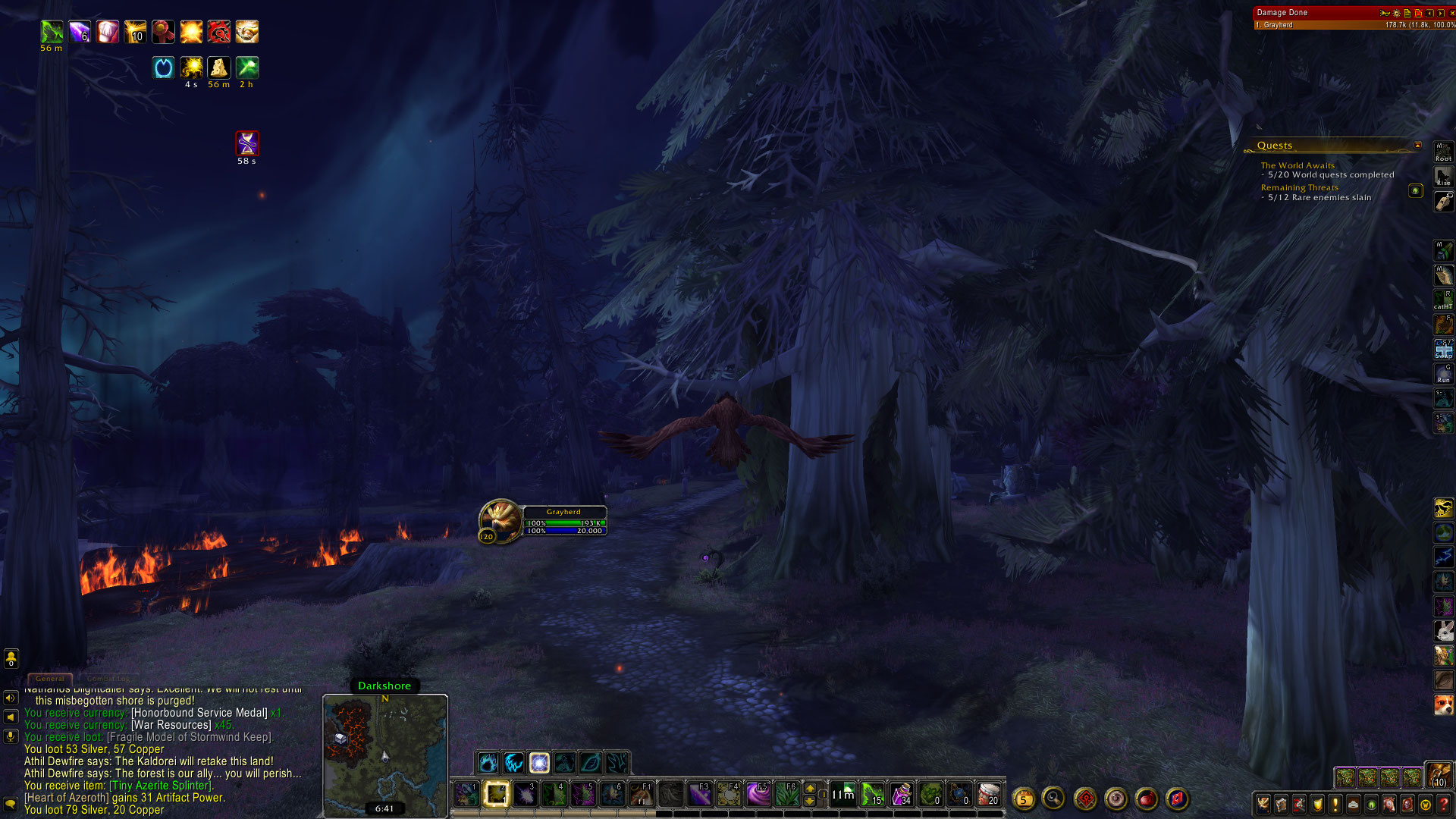This screenshot has width=1456, height=819.
Task: Close the Damage Done meter window
Action: pyautogui.click(x=1451, y=13)
